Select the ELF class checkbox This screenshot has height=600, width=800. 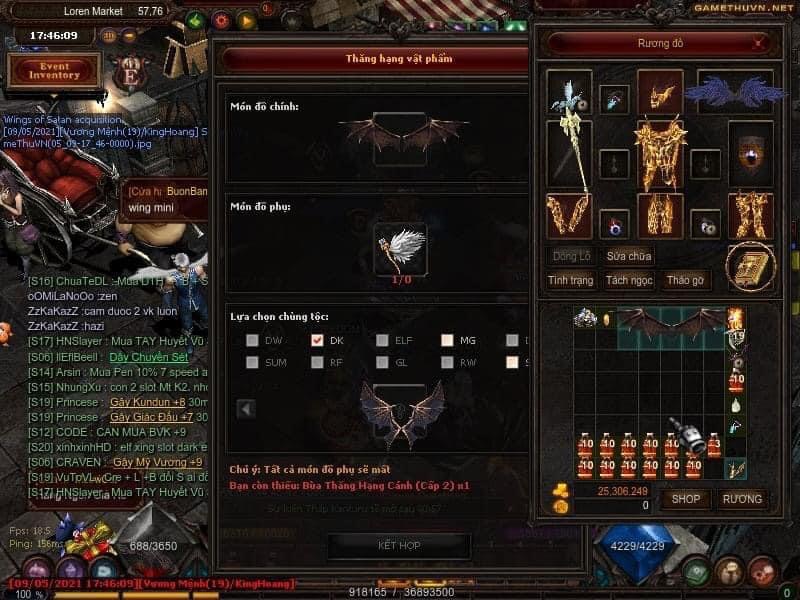(382, 340)
